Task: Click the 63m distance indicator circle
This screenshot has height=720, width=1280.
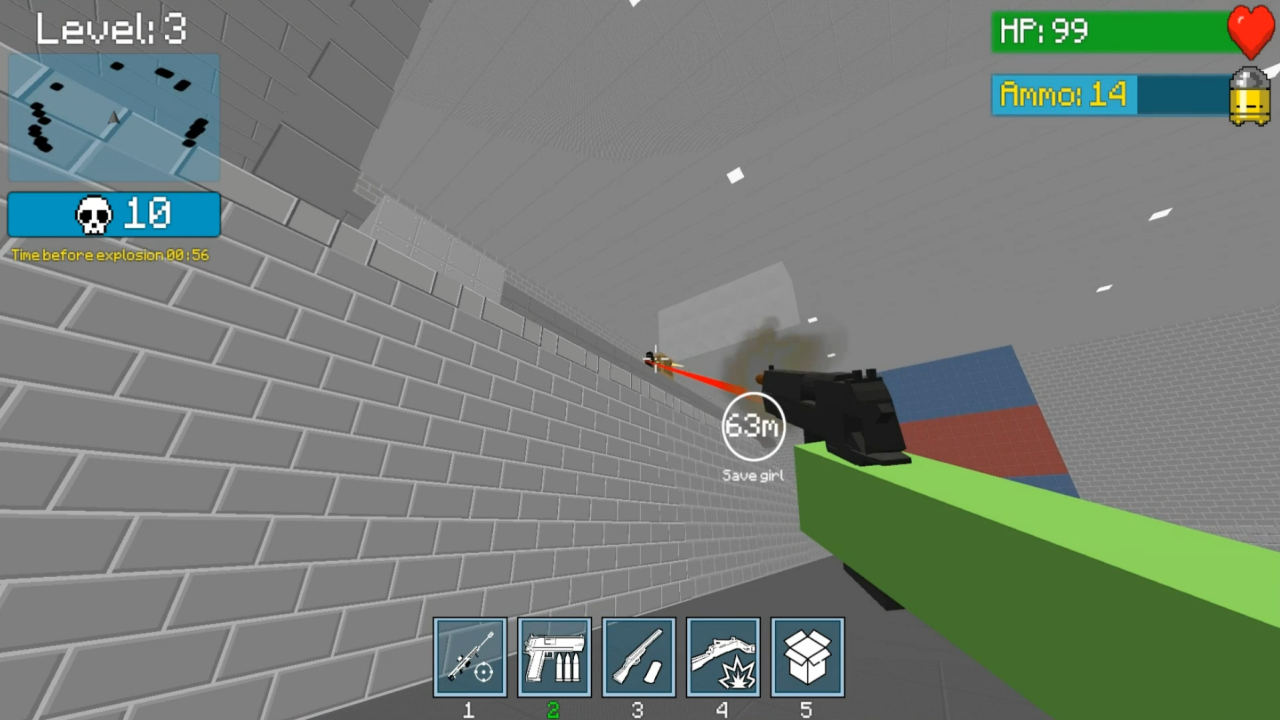Action: tap(753, 426)
